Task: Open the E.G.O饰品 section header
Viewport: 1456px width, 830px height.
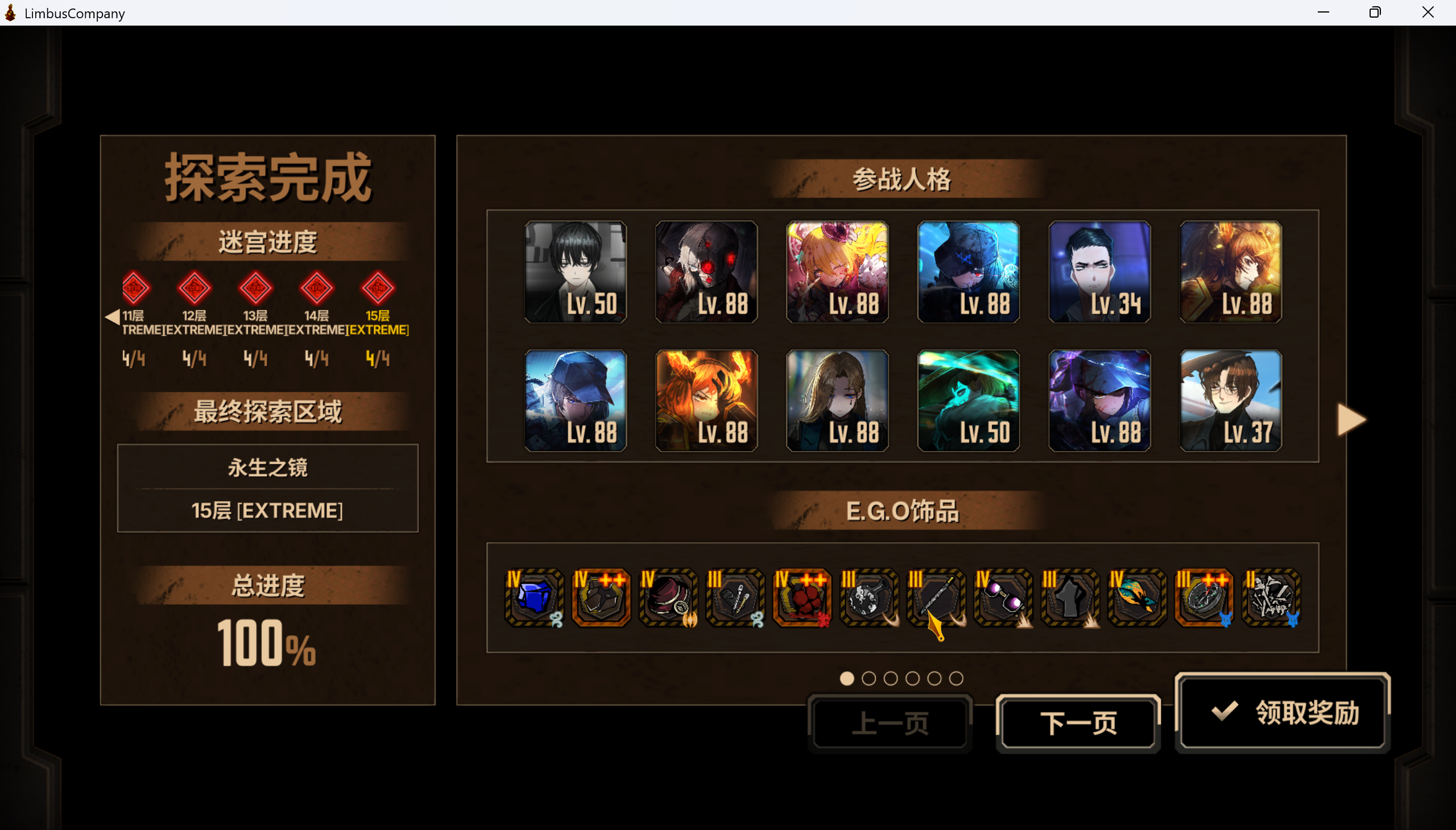Action: pos(902,510)
